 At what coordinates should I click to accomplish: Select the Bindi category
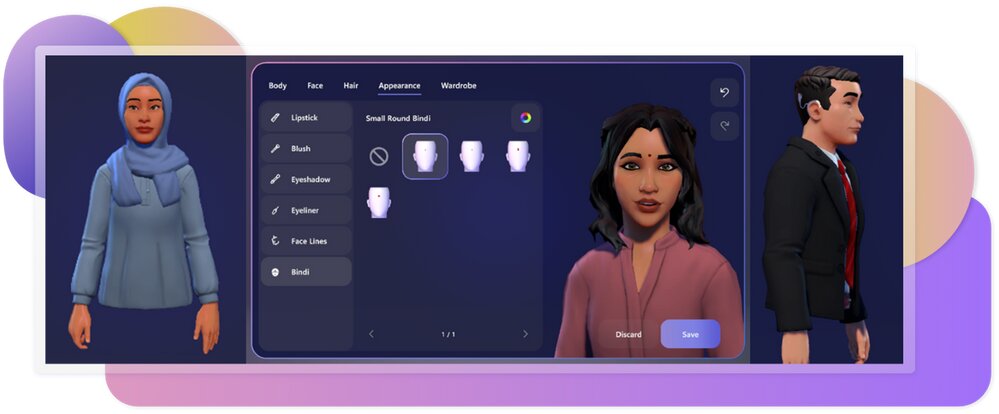[306, 272]
